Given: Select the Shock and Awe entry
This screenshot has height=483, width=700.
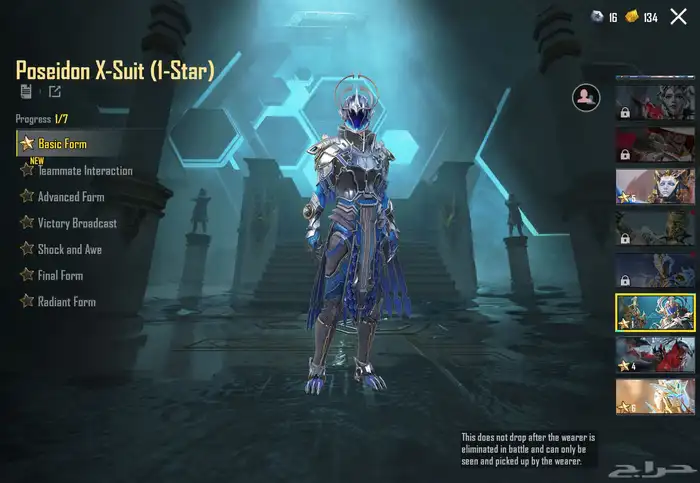Looking at the screenshot, I should (x=69, y=249).
